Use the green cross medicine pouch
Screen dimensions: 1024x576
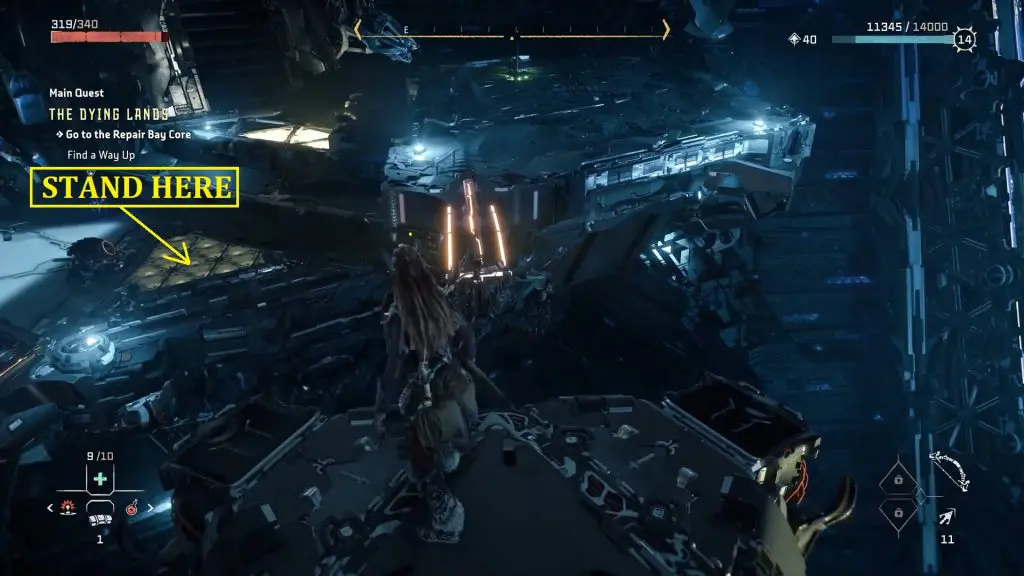coord(100,480)
